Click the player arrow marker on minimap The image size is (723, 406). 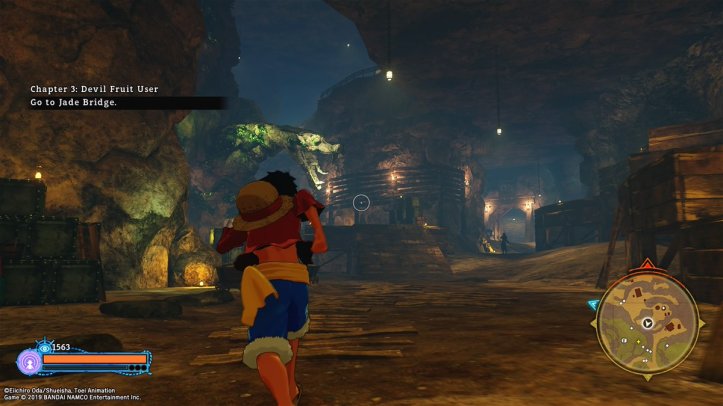click(x=648, y=323)
